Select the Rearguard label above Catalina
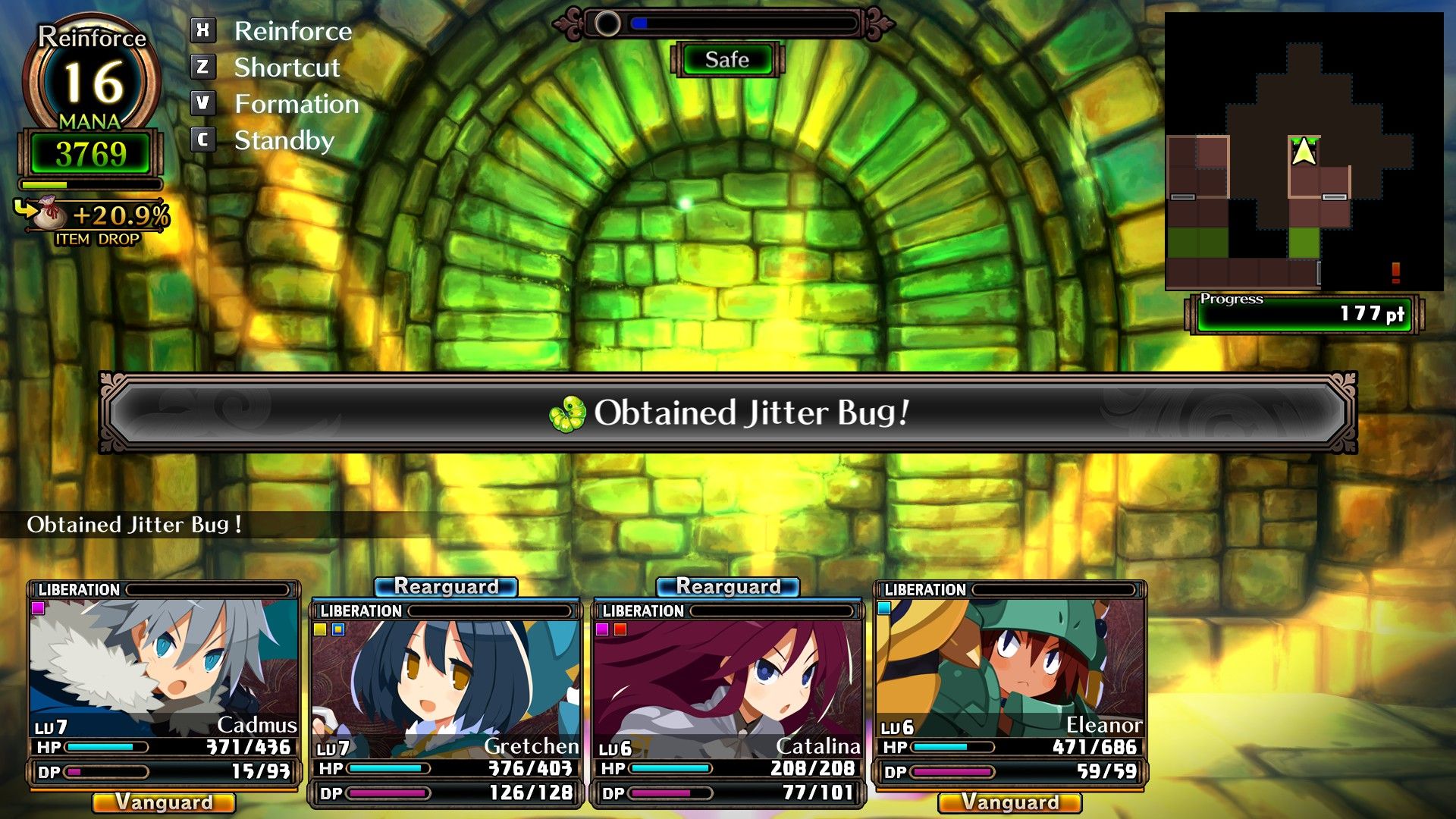 coord(730,585)
